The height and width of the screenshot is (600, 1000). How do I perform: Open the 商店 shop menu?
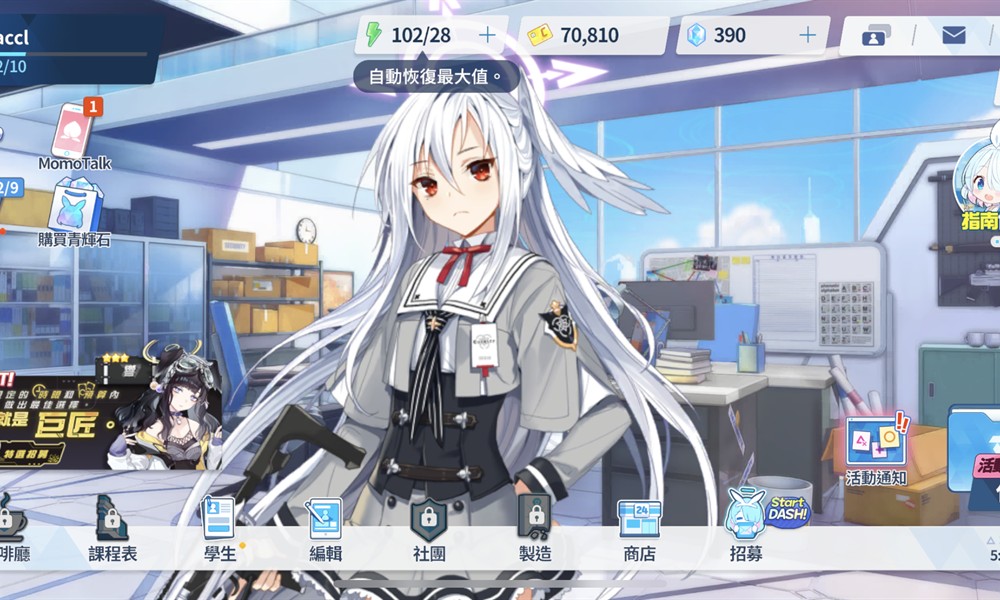coord(639,528)
